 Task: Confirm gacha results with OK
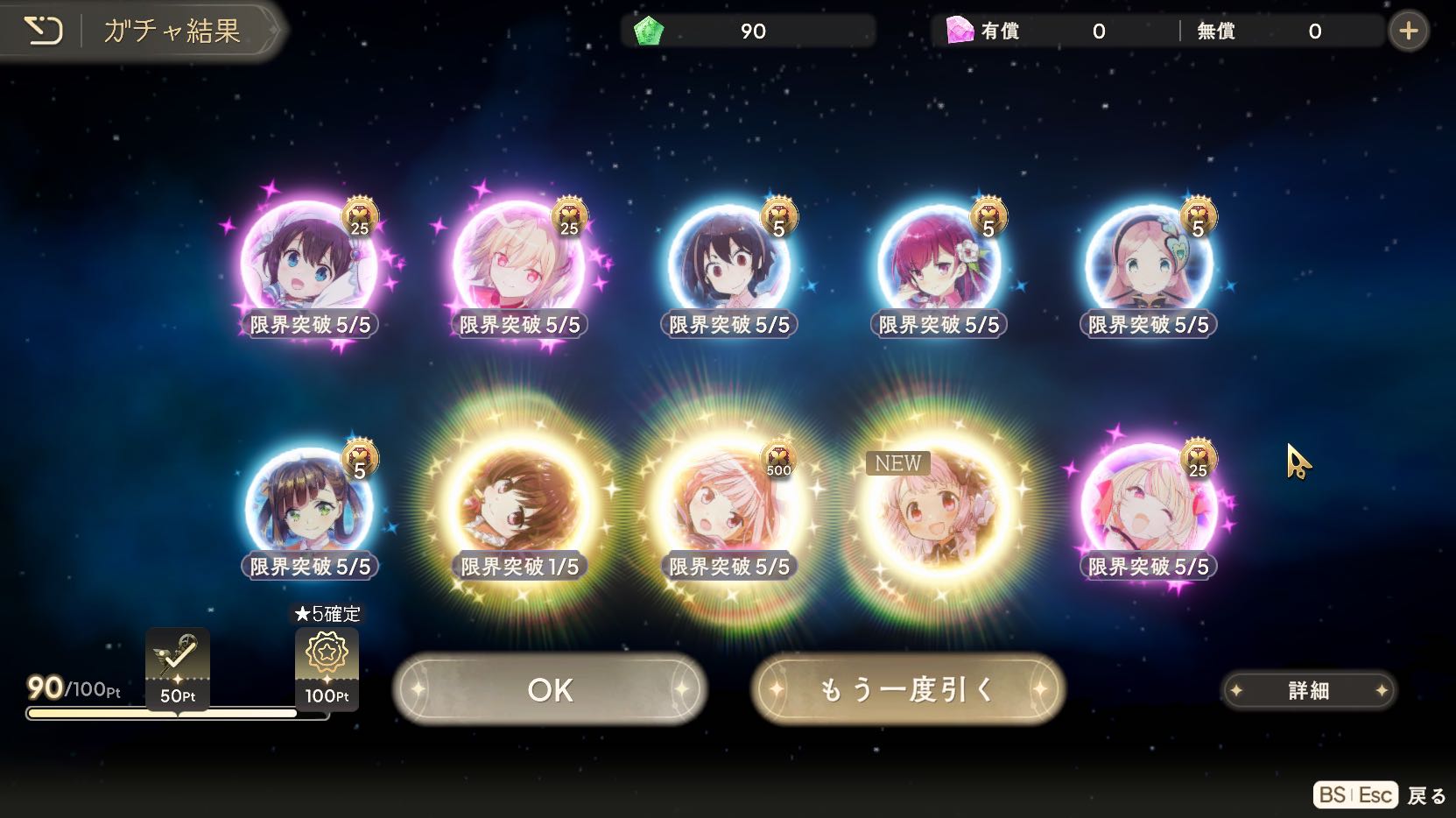point(549,690)
